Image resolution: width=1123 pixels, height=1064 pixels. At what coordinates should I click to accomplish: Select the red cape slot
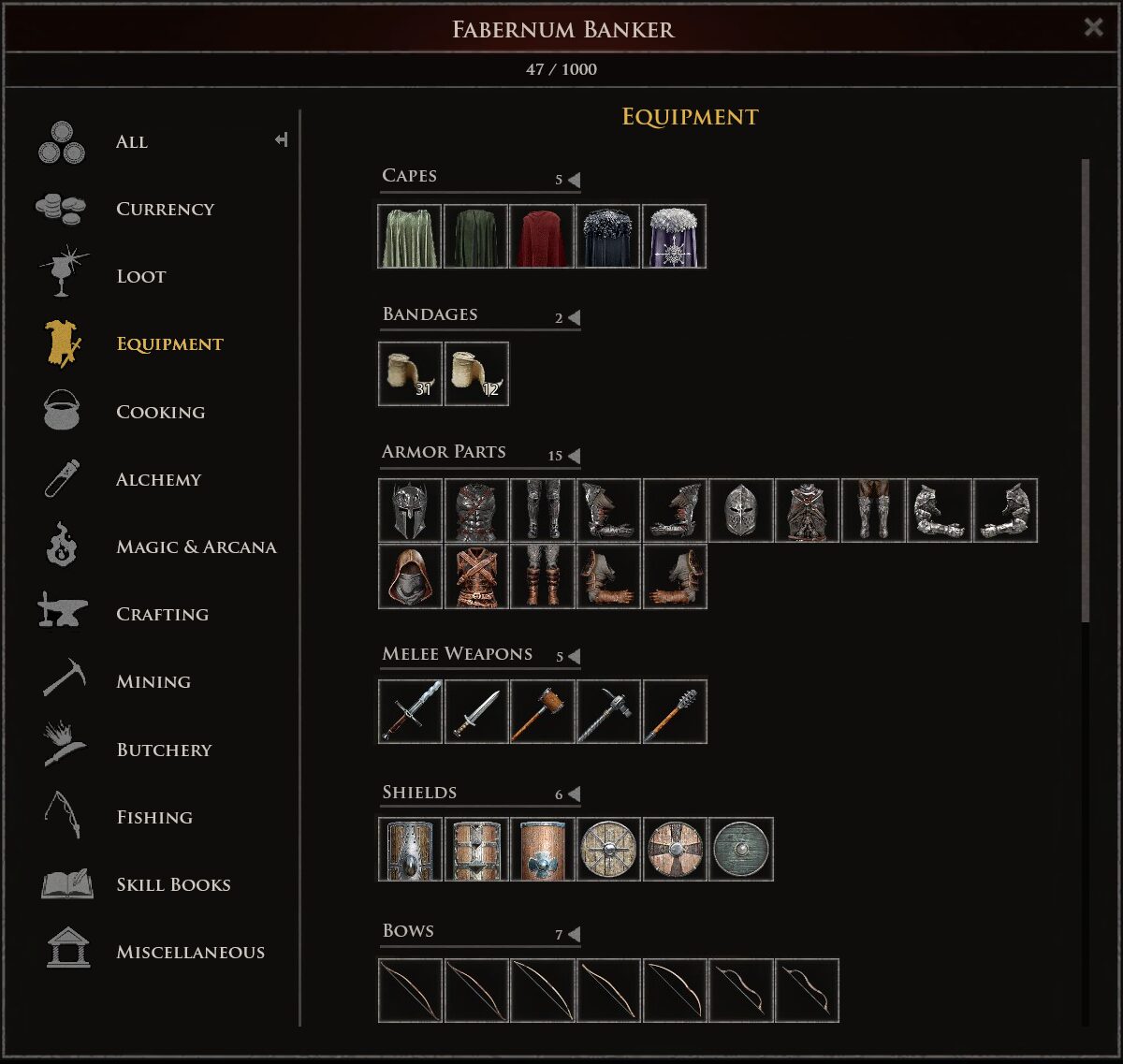coord(543,237)
